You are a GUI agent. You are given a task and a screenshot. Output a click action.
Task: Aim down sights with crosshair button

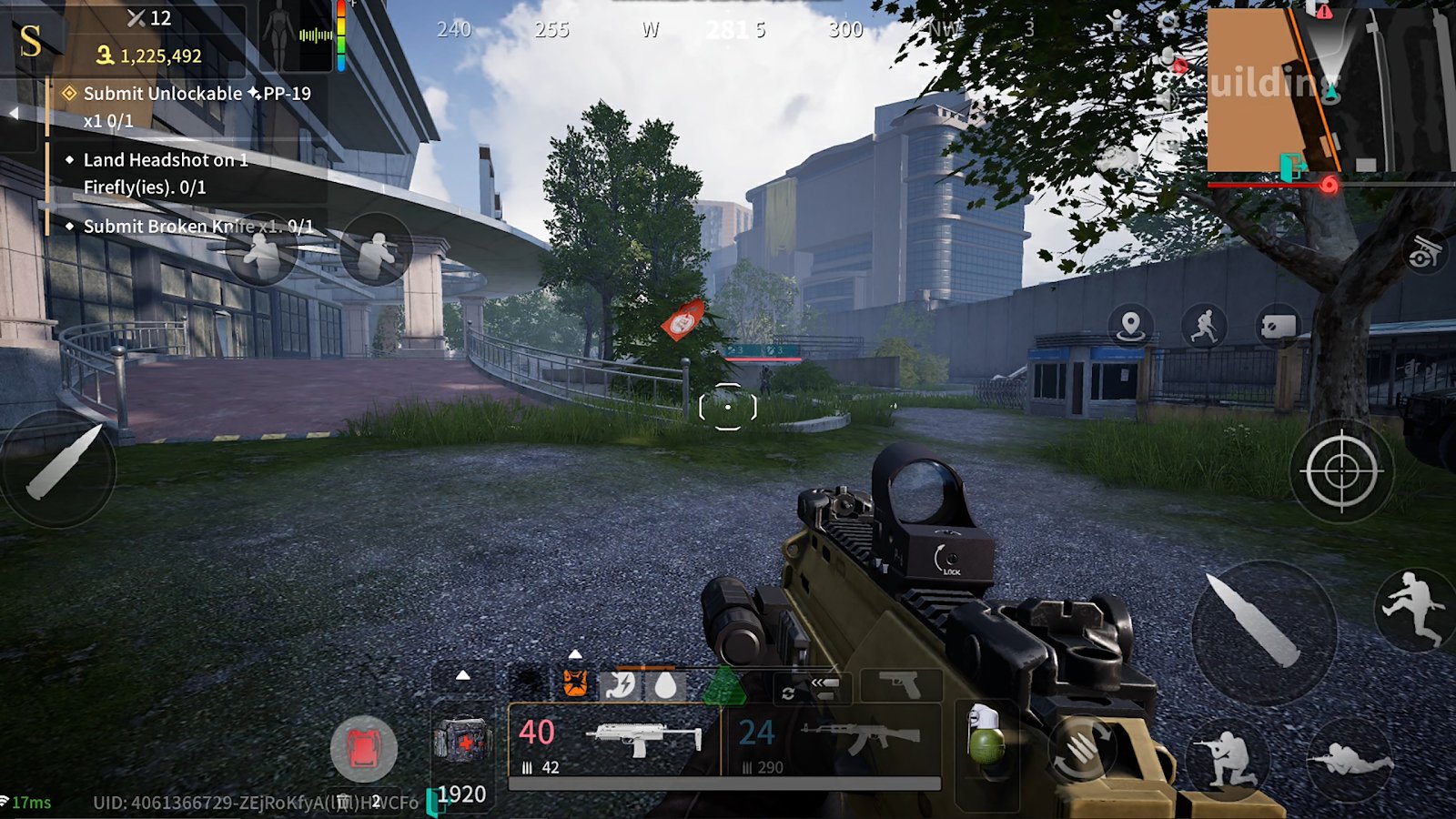(1340, 470)
